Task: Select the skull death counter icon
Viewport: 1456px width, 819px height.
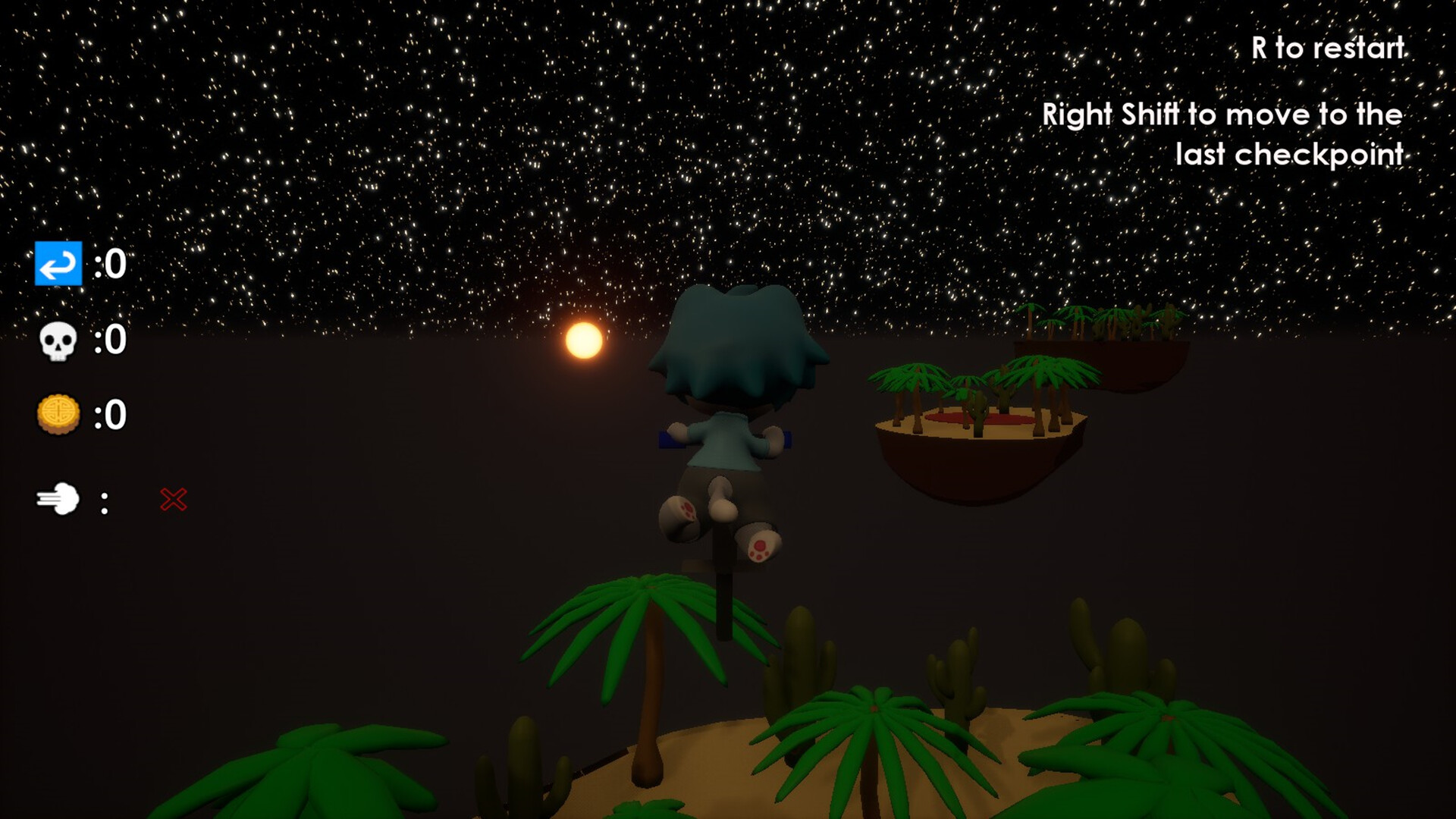Action: [59, 341]
